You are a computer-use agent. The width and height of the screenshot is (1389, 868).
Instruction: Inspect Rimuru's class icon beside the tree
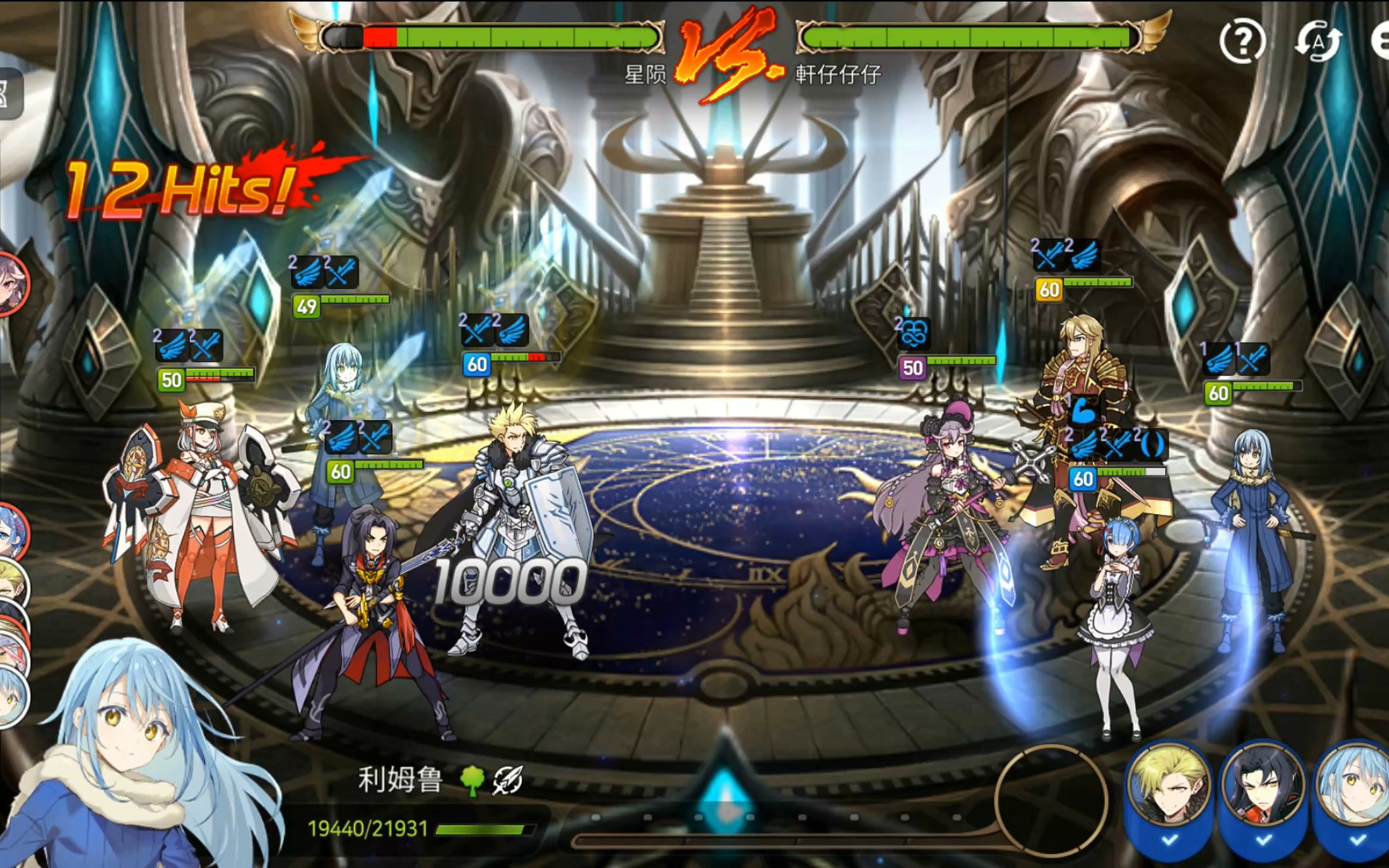click(508, 781)
